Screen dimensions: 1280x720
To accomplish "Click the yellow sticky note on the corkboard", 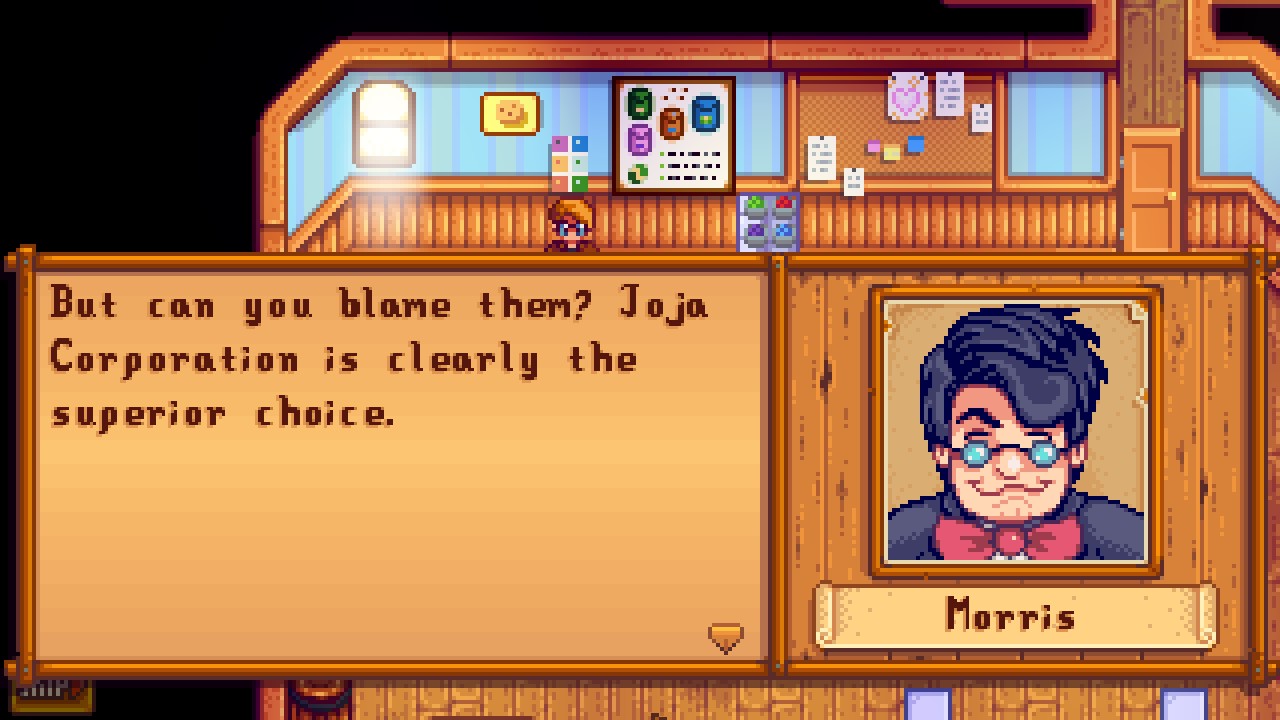I will click(x=891, y=152).
